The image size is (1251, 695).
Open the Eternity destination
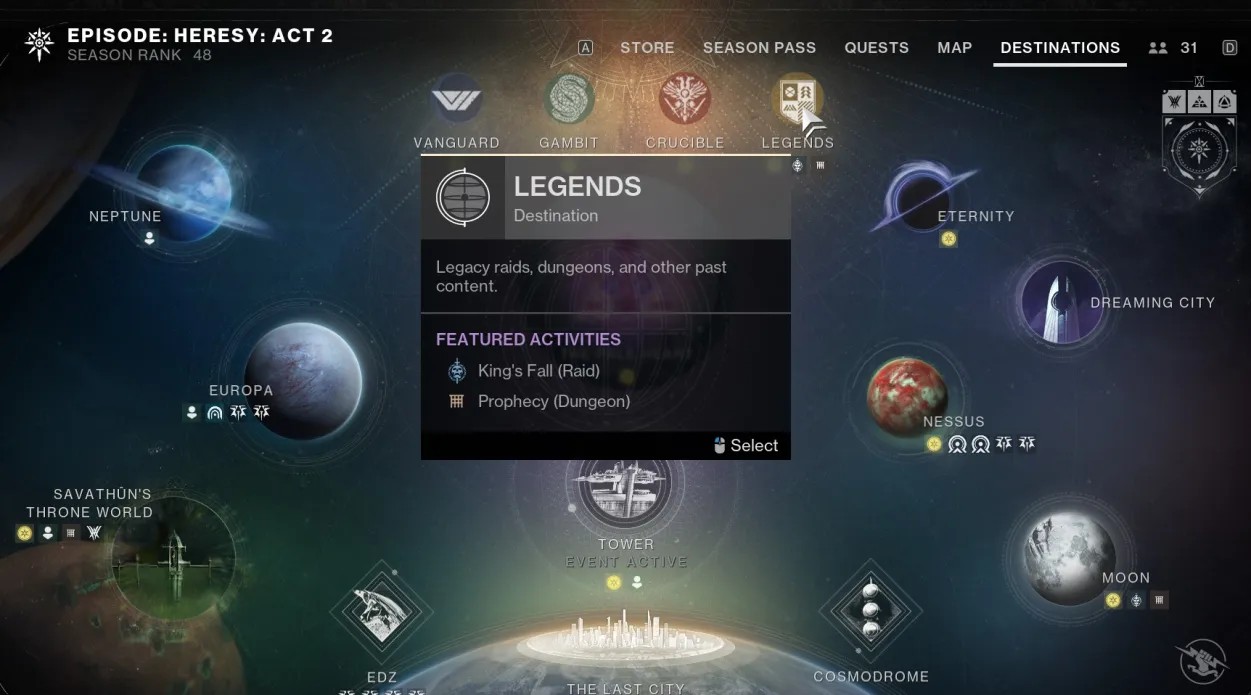(921, 197)
